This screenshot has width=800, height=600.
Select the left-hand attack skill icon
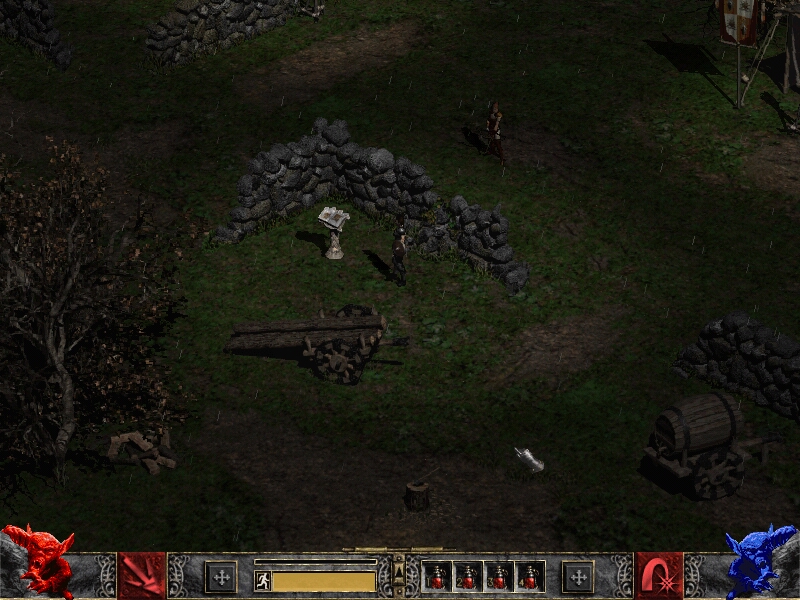coord(142,576)
